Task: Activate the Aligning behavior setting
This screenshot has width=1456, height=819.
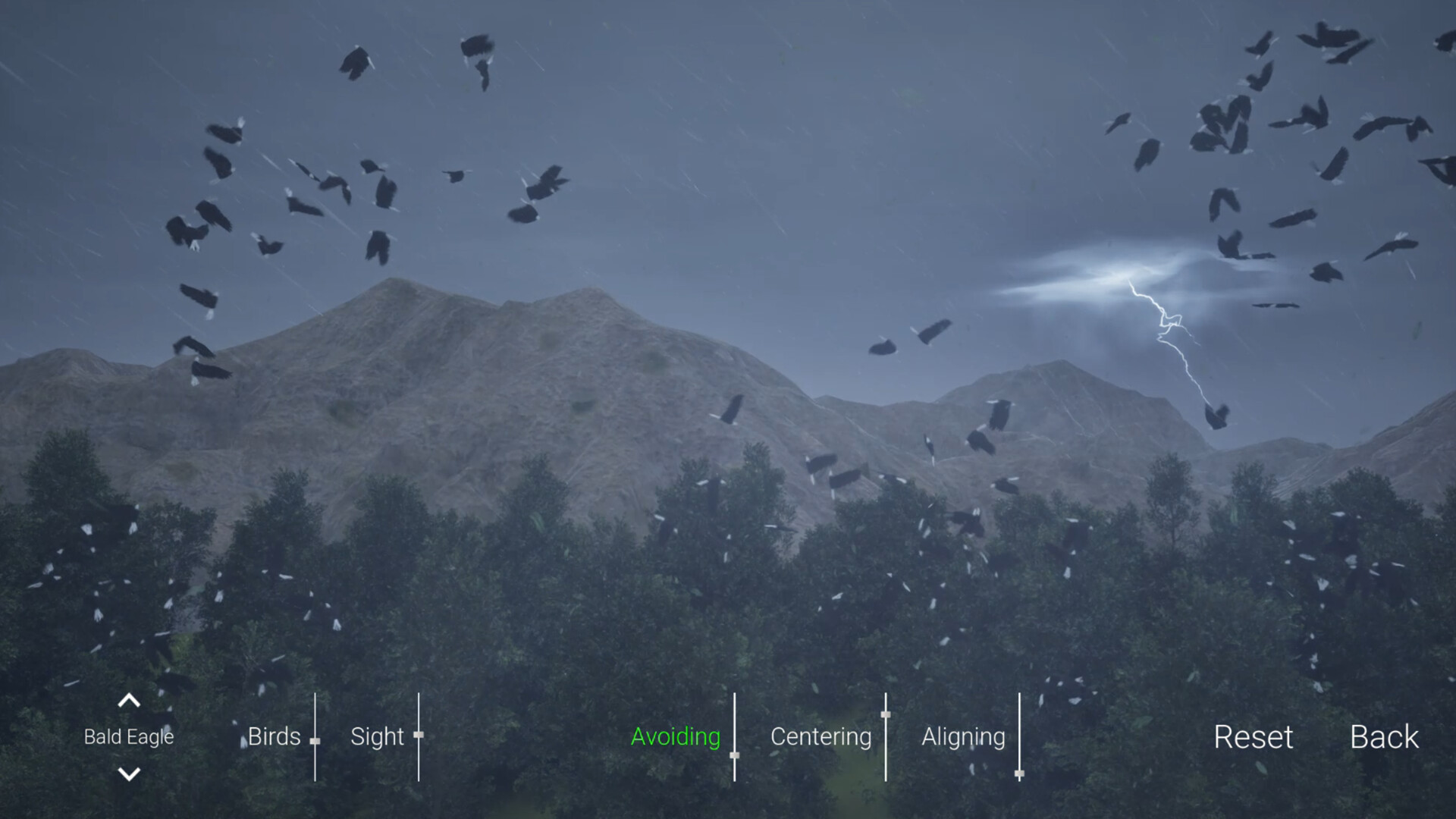Action: pyautogui.click(x=964, y=736)
